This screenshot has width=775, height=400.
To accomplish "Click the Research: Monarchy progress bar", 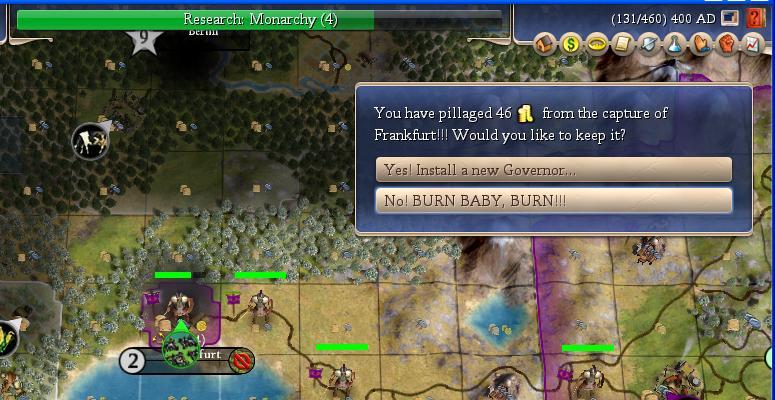I will (x=260, y=19).
